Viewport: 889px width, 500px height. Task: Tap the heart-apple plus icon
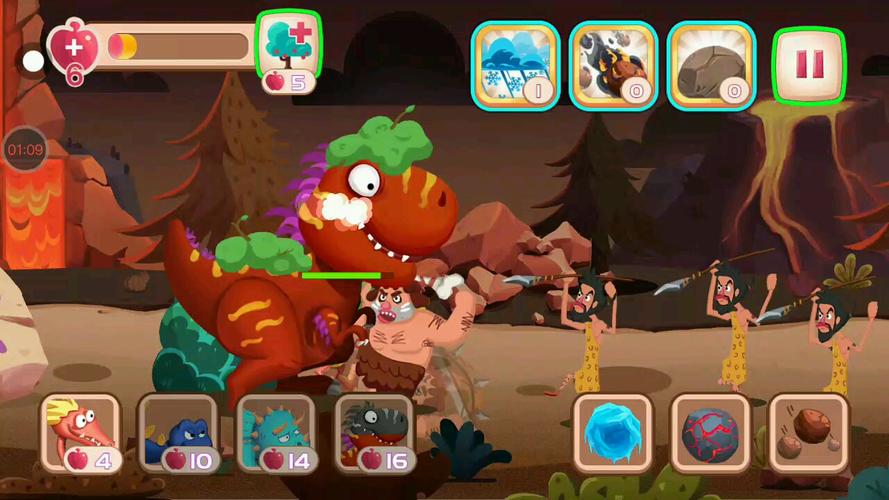pos(74,48)
